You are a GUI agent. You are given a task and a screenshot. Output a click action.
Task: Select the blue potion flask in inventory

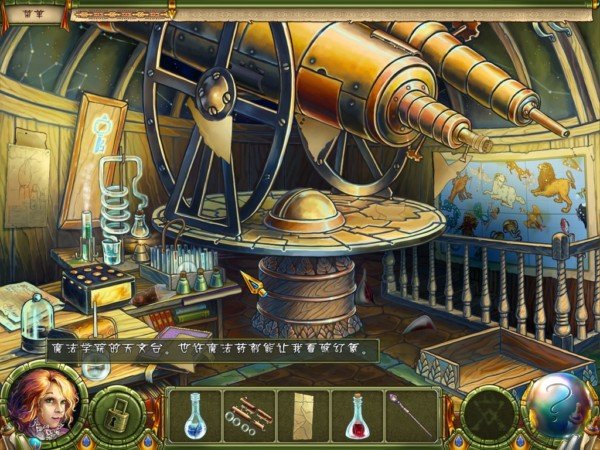click(195, 414)
